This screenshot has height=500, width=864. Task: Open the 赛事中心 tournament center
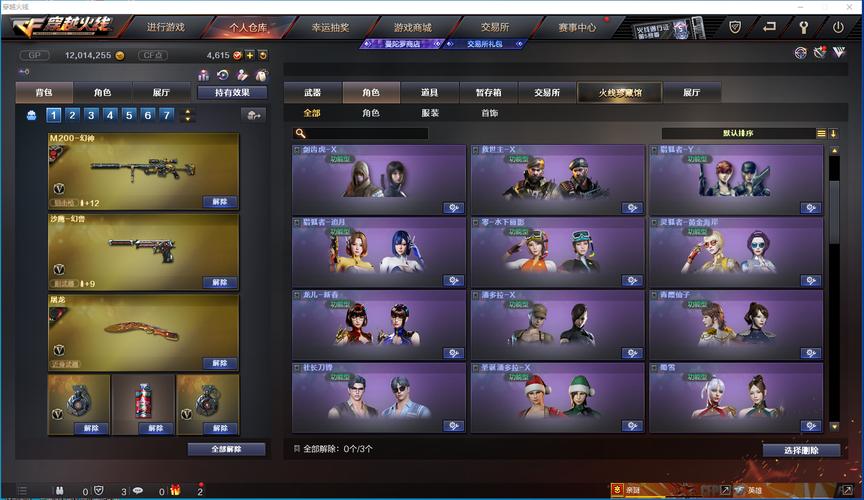578,27
